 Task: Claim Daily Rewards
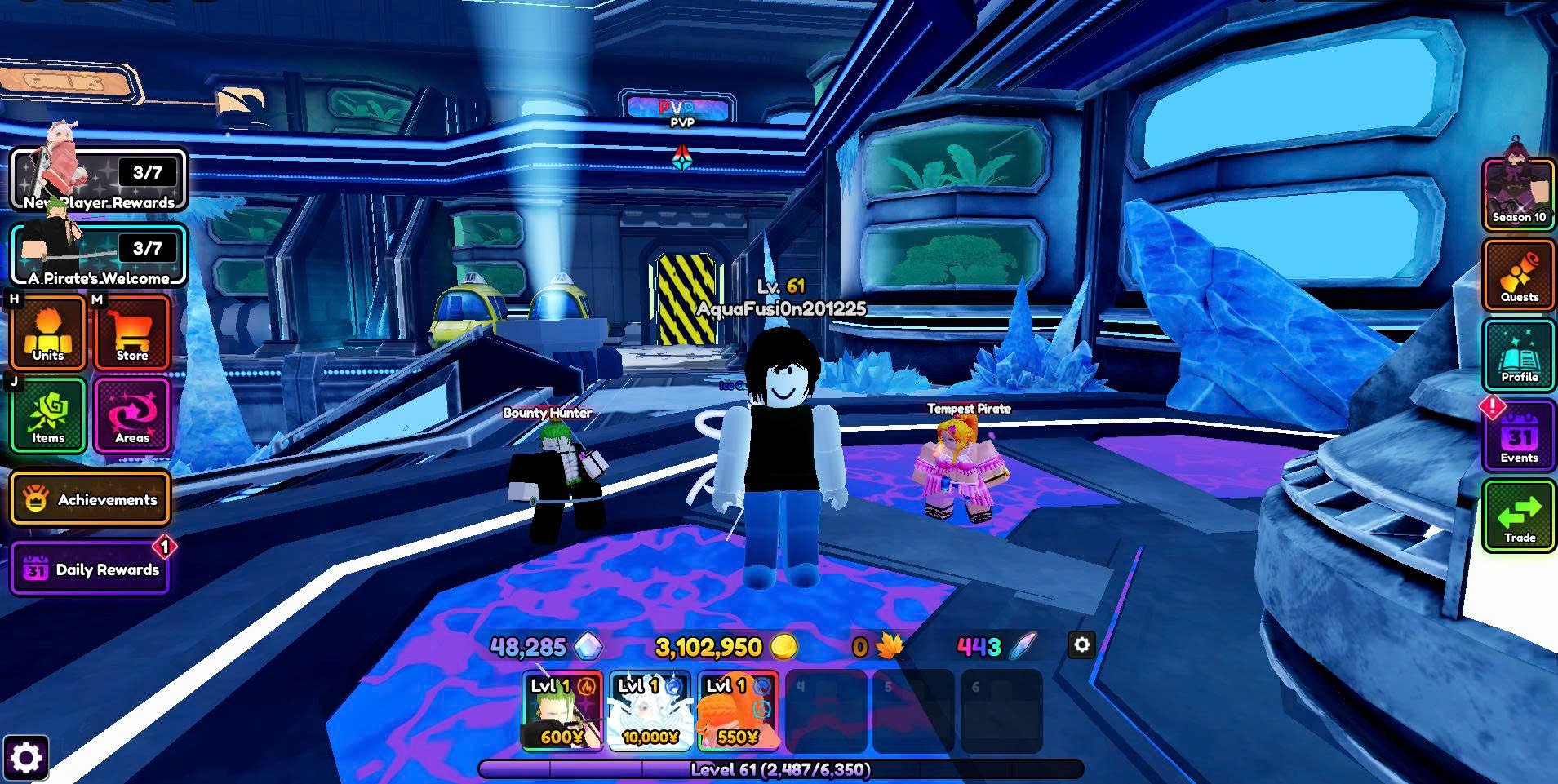tap(91, 569)
